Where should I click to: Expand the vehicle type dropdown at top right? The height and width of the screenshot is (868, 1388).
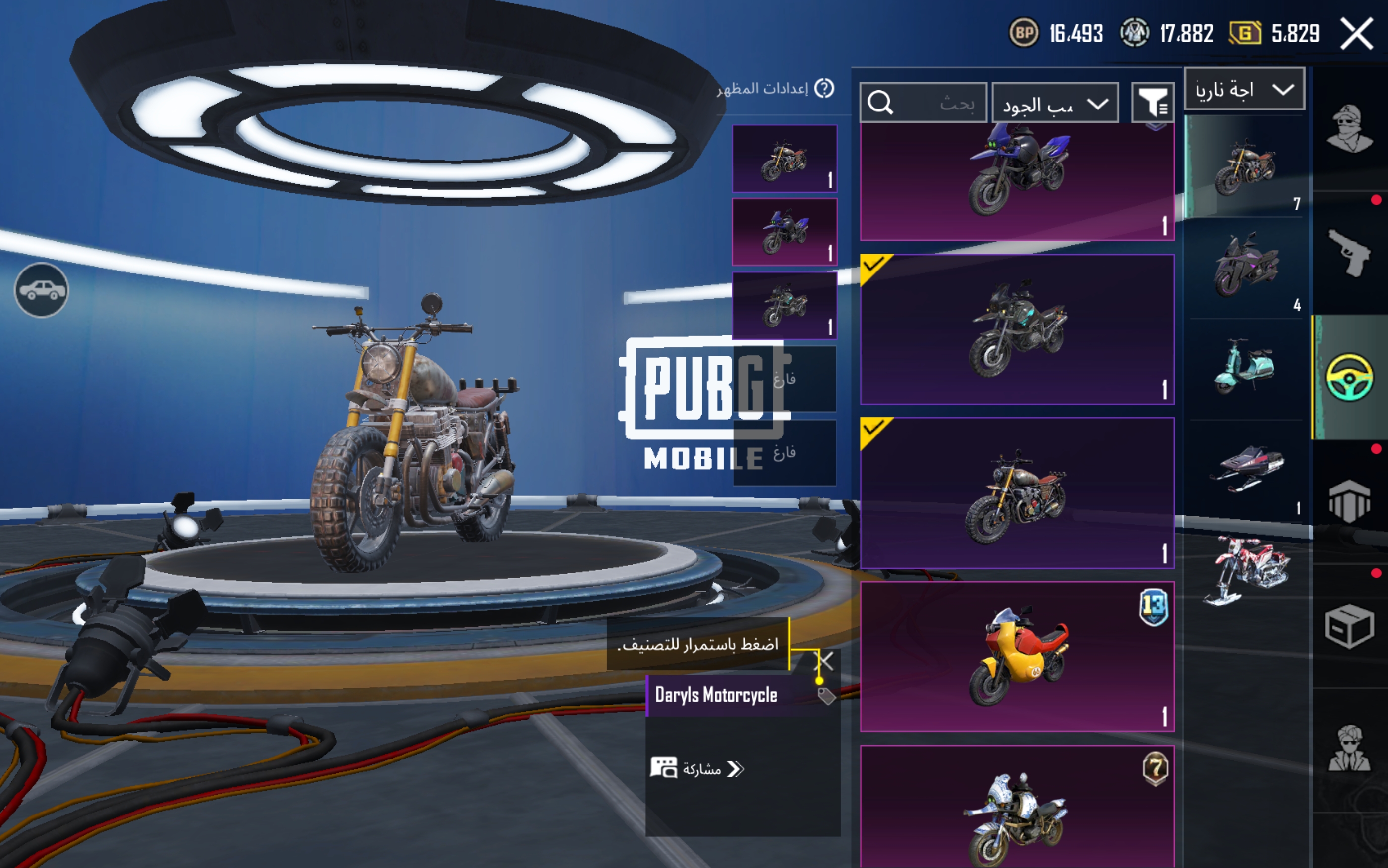(1244, 90)
